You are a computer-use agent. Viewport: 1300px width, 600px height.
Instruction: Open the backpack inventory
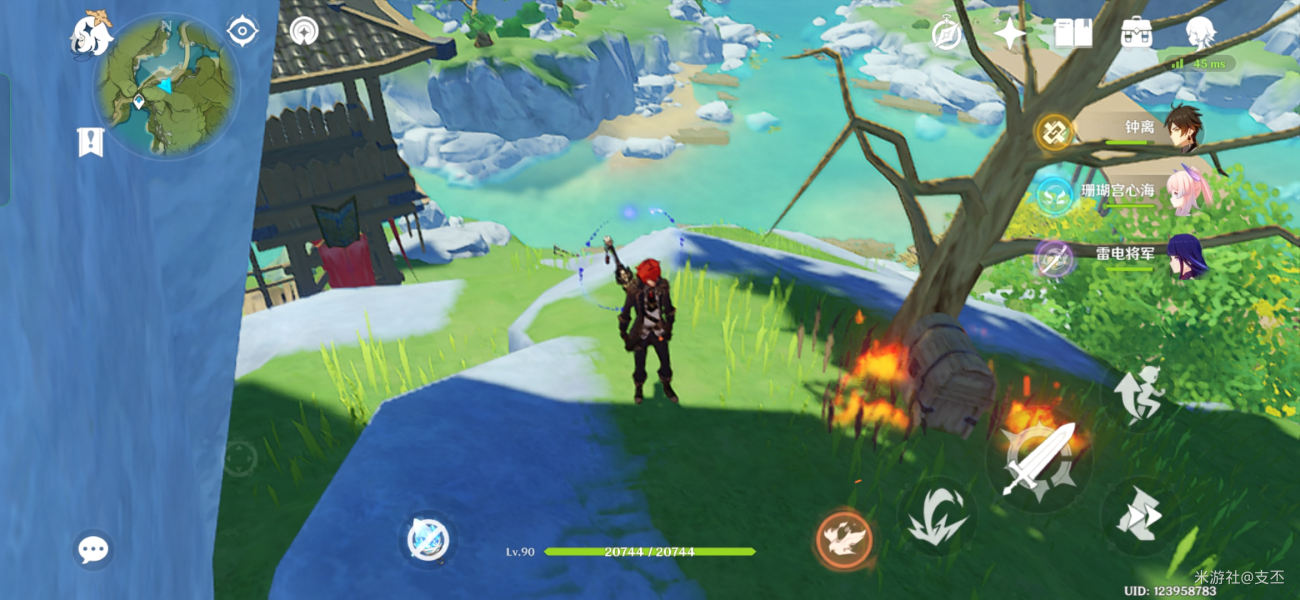tap(1136, 33)
